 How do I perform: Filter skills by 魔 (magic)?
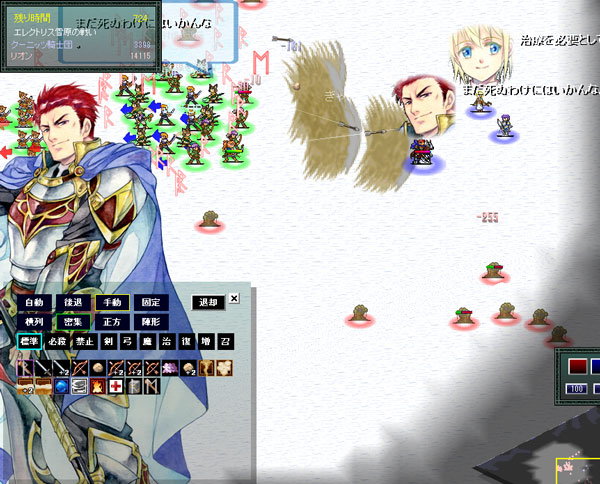pos(145,342)
